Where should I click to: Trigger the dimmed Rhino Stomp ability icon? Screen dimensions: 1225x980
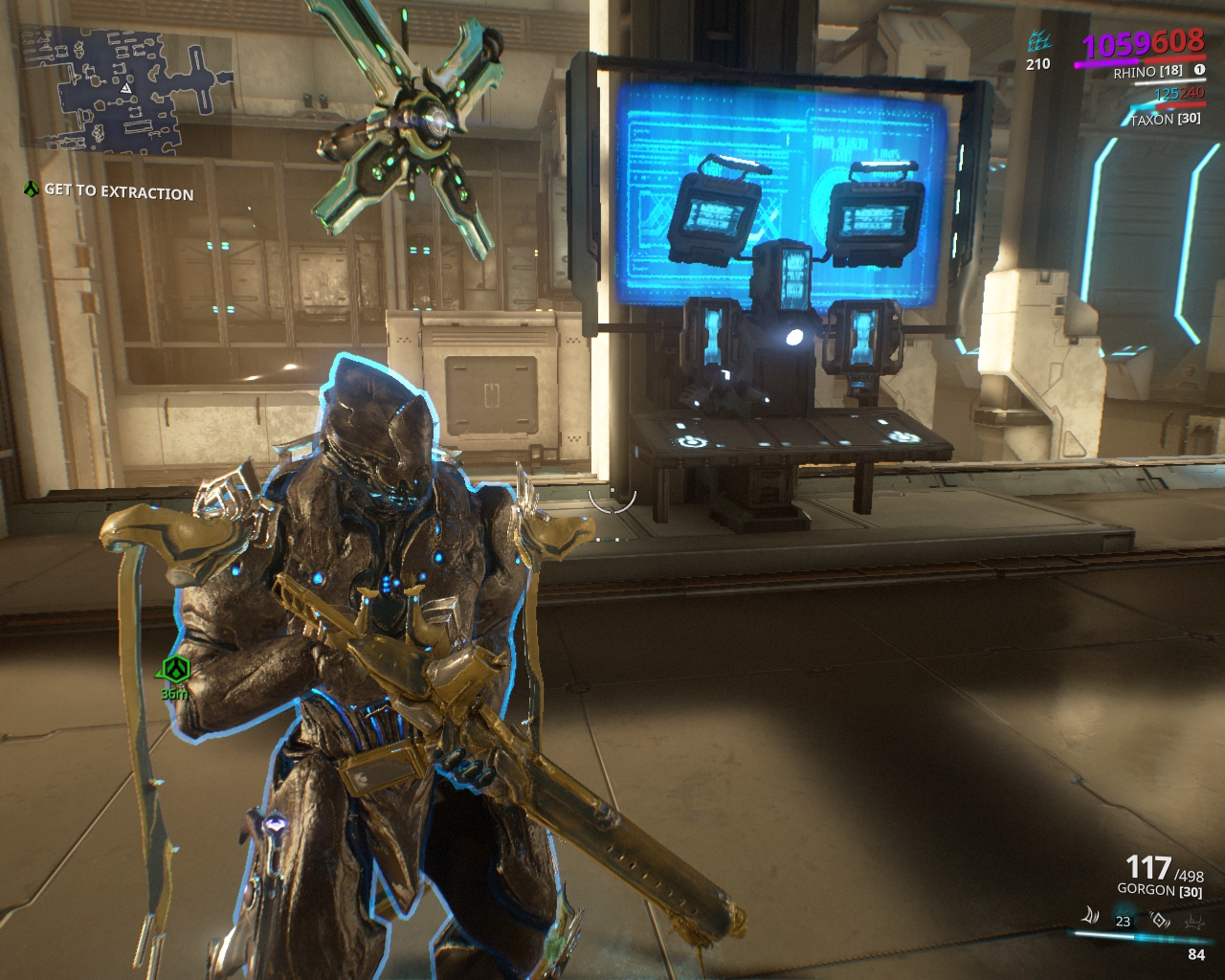[x=1194, y=921]
